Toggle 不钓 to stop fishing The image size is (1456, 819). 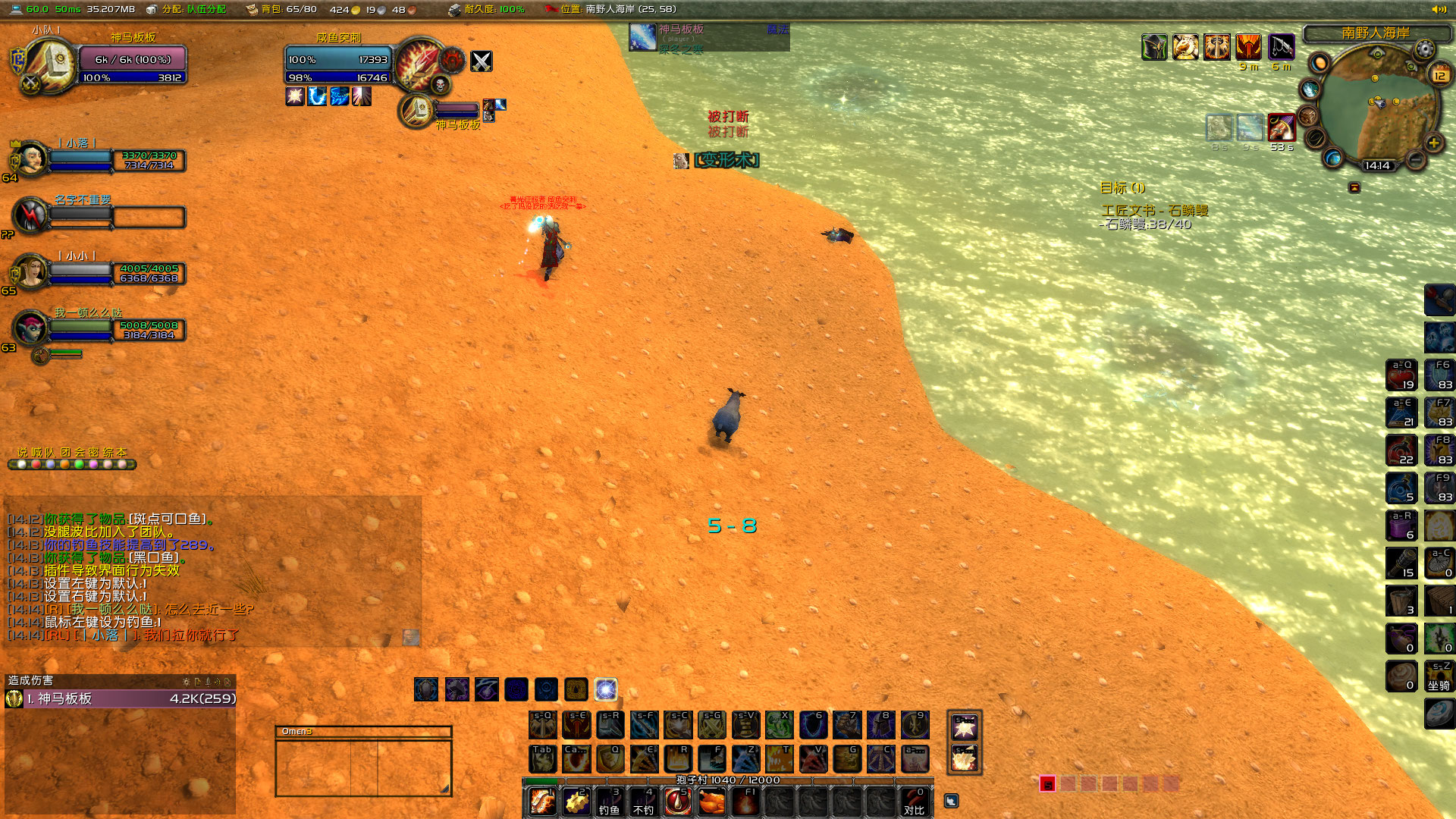(x=643, y=802)
